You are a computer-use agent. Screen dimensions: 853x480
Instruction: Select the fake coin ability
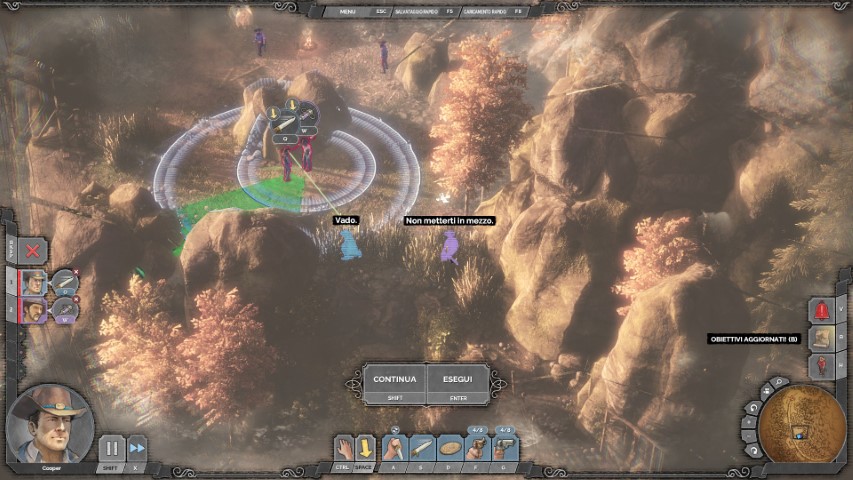[451, 447]
